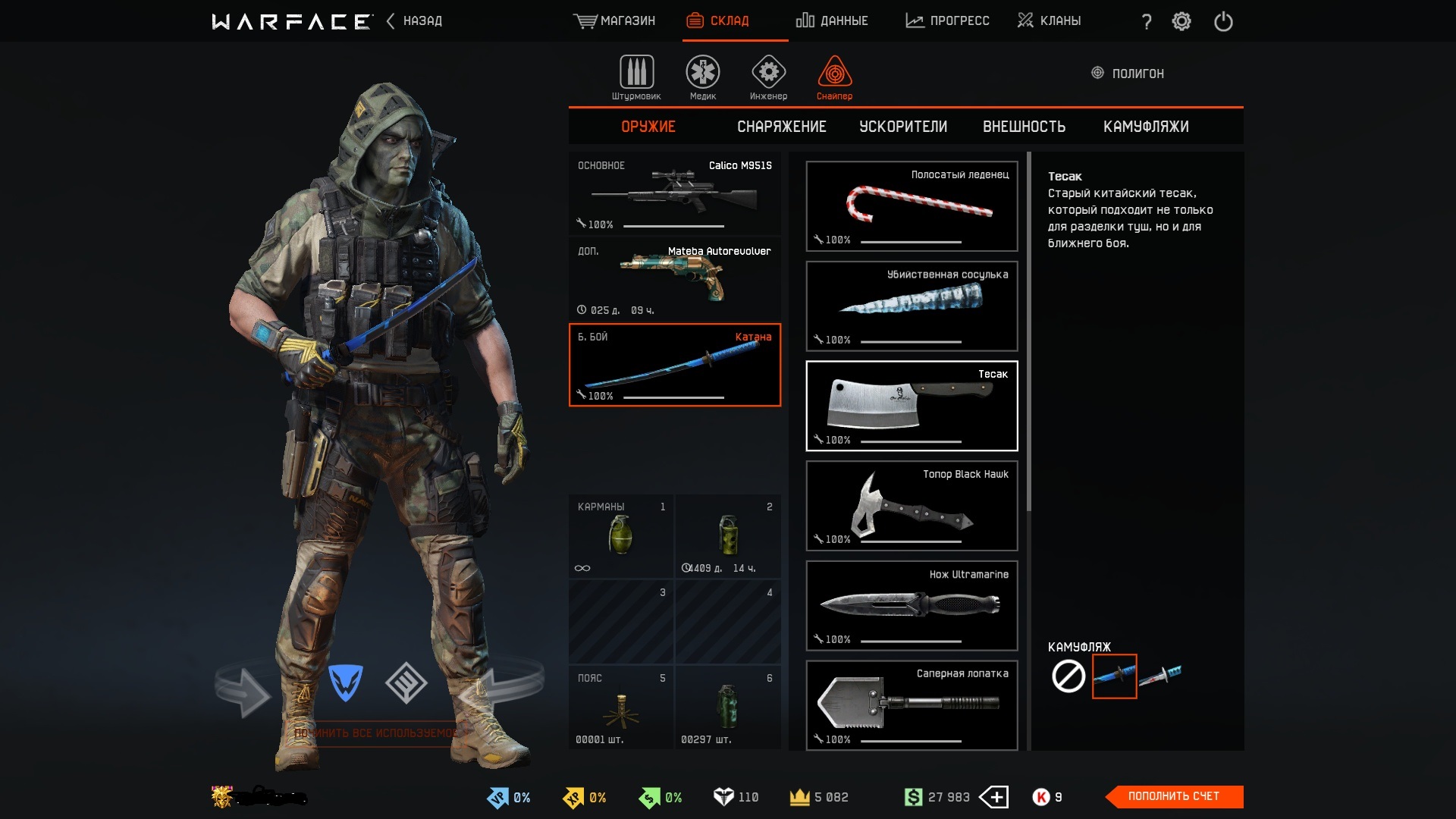Open the Данные stats menu
The image size is (1456, 819).
point(832,20)
